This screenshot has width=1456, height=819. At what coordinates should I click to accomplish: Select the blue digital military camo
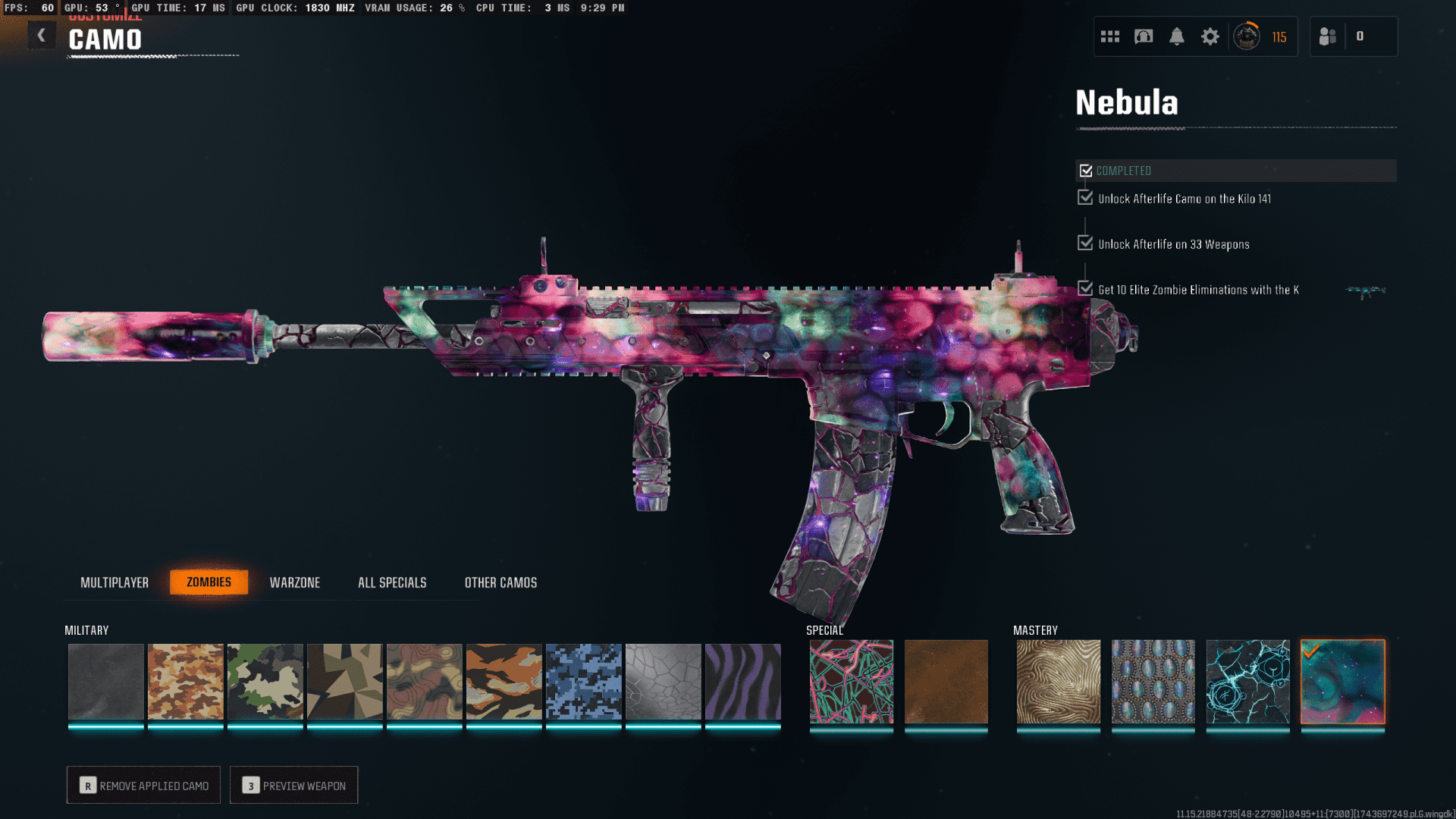583,681
